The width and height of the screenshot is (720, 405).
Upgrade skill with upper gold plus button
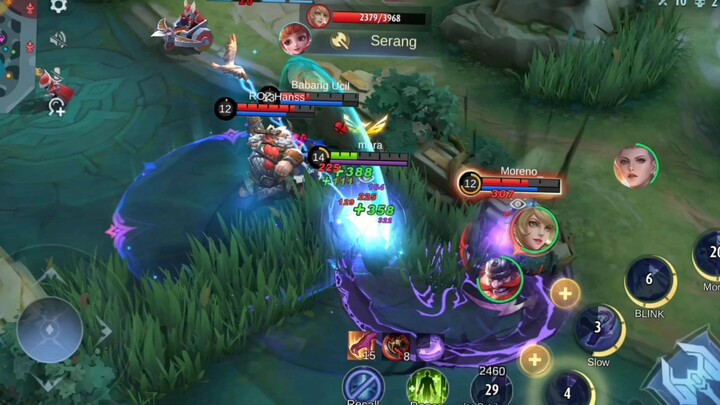point(565,293)
